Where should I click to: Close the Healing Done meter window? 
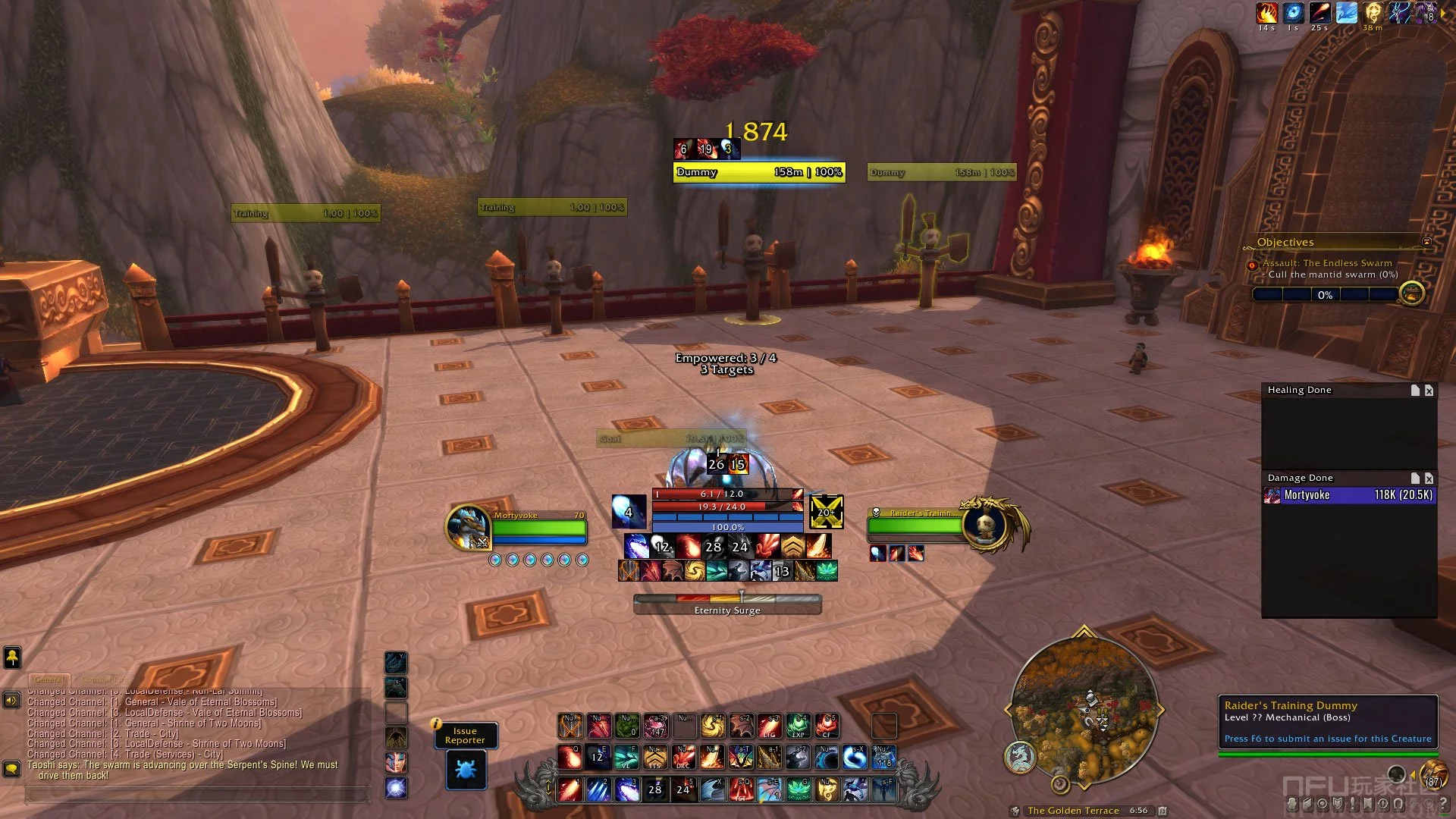[1429, 391]
